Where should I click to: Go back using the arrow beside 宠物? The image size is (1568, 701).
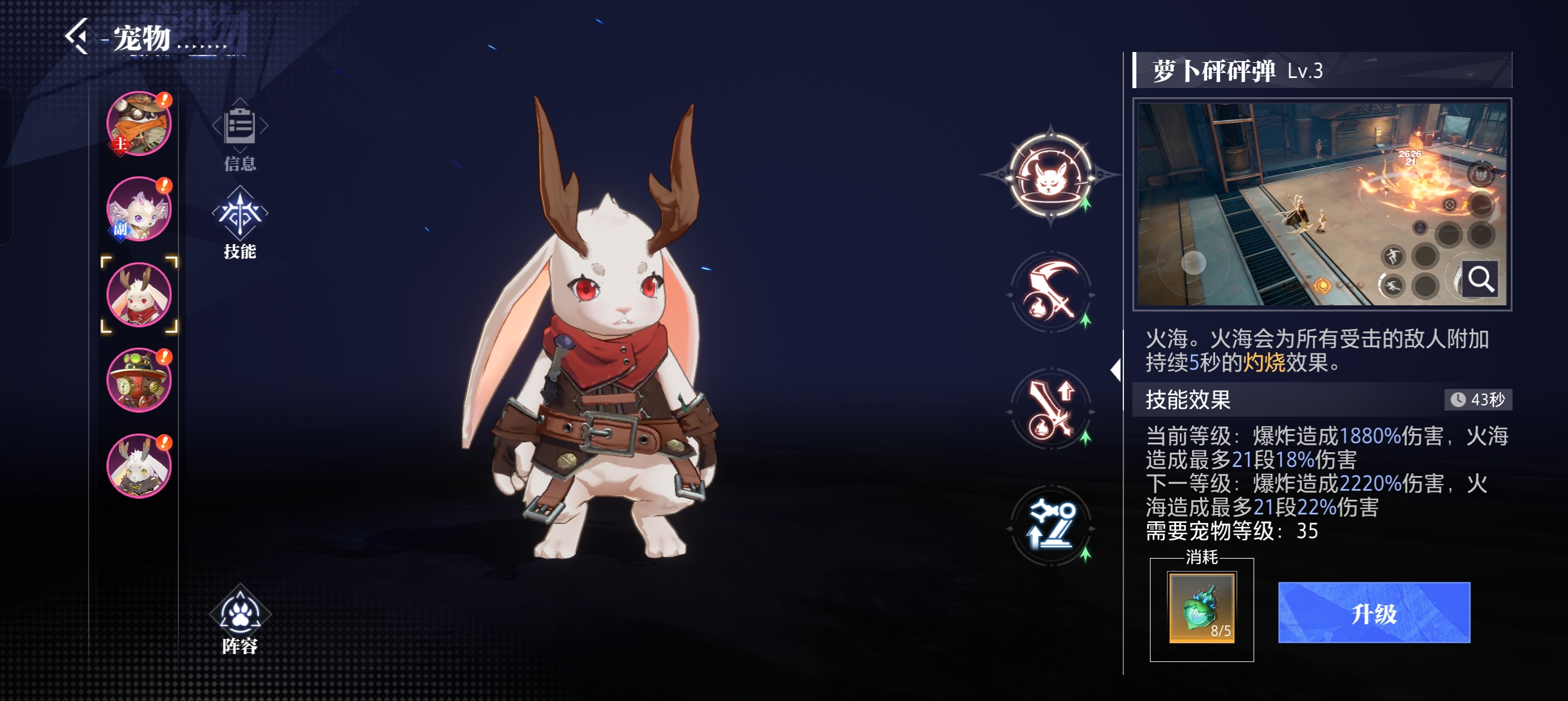pyautogui.click(x=77, y=37)
